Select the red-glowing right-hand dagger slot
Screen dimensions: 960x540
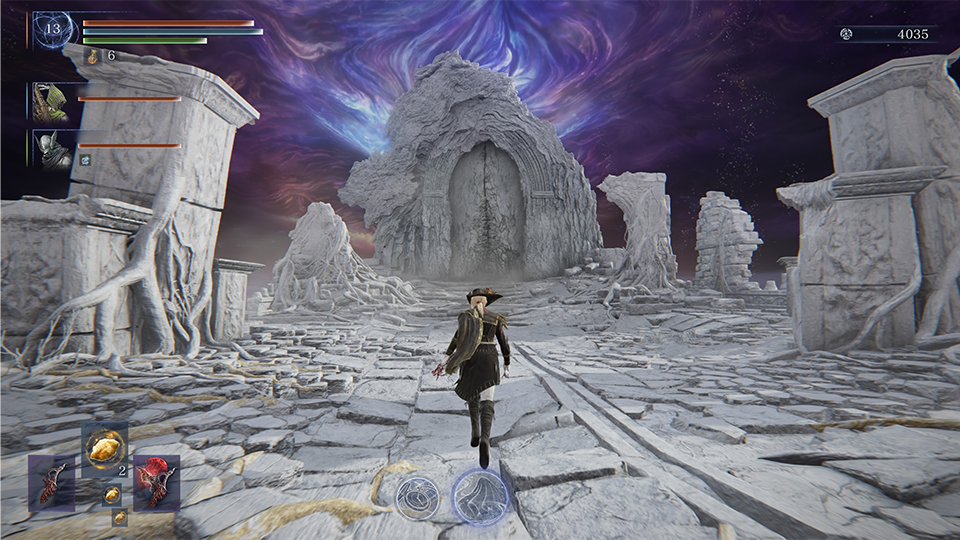tap(155, 483)
